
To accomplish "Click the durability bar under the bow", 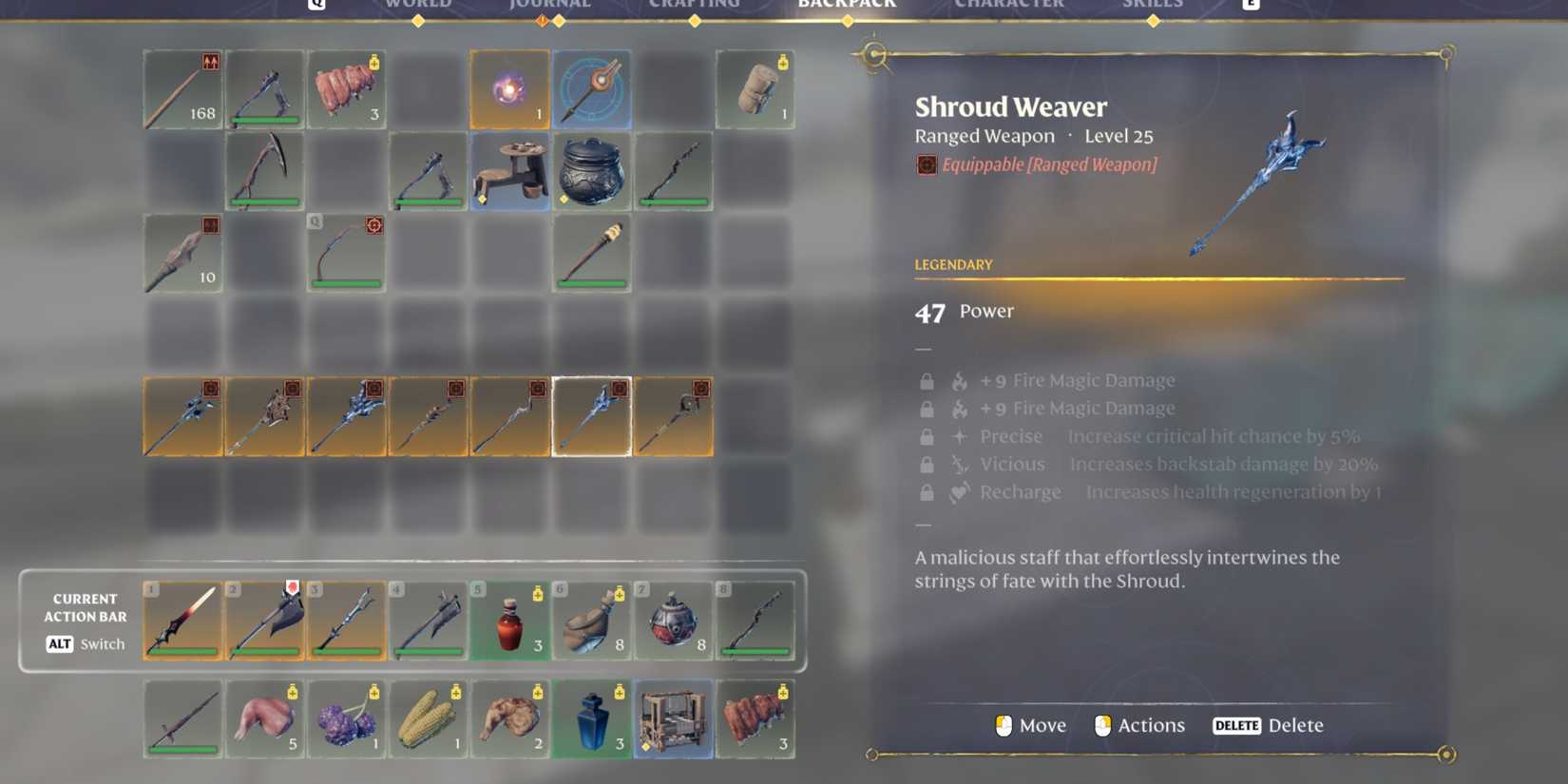I will (x=347, y=284).
